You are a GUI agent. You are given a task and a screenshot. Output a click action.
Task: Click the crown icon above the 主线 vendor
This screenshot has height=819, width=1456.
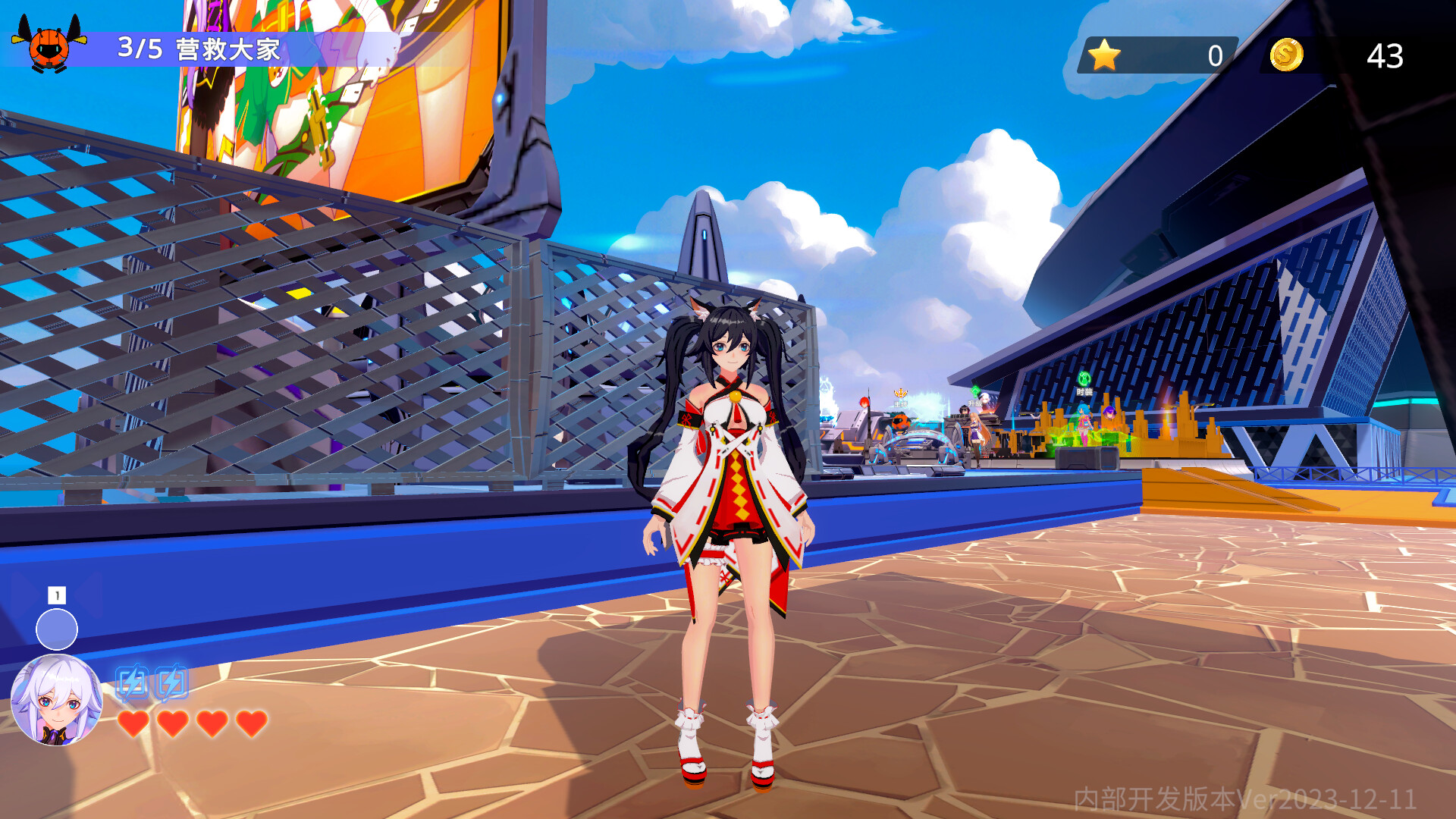pyautogui.click(x=900, y=393)
